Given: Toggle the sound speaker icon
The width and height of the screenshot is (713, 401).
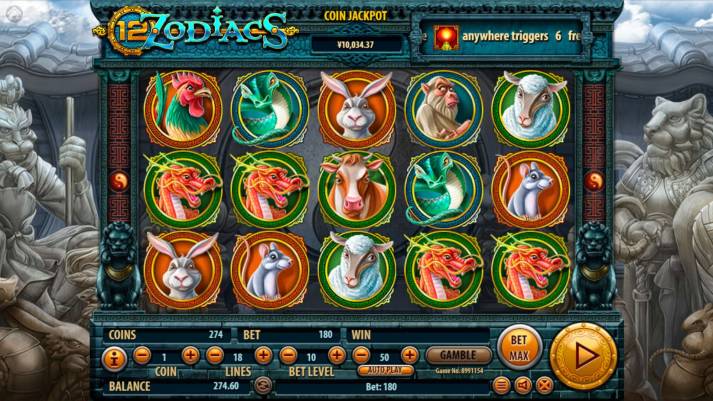Looking at the screenshot, I should point(523,384).
